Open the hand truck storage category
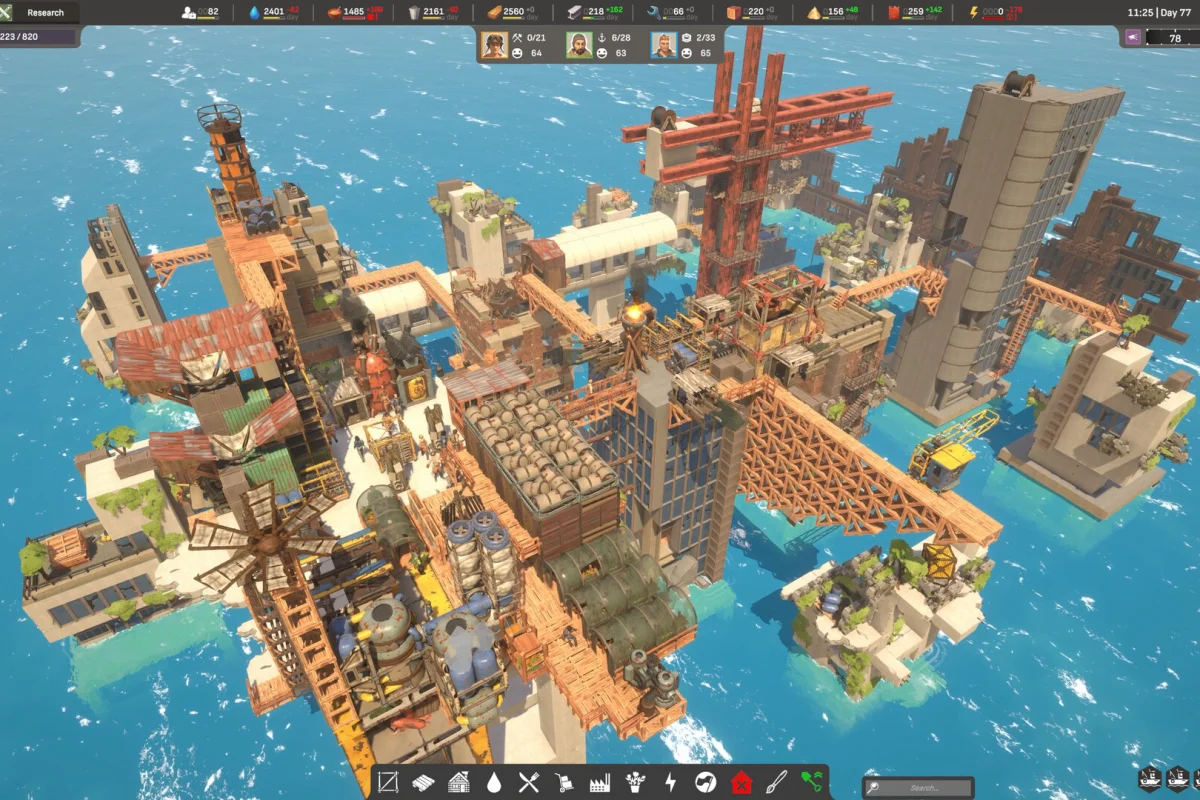 [x=564, y=783]
